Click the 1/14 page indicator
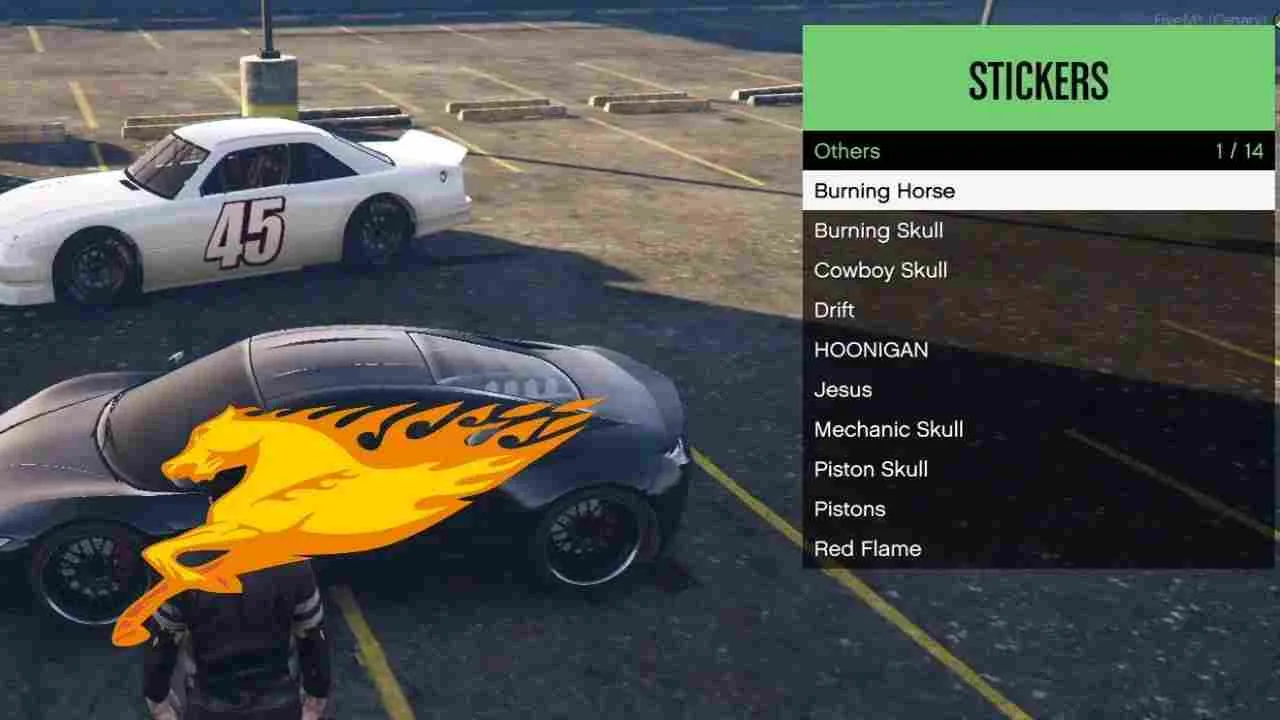 click(1240, 151)
